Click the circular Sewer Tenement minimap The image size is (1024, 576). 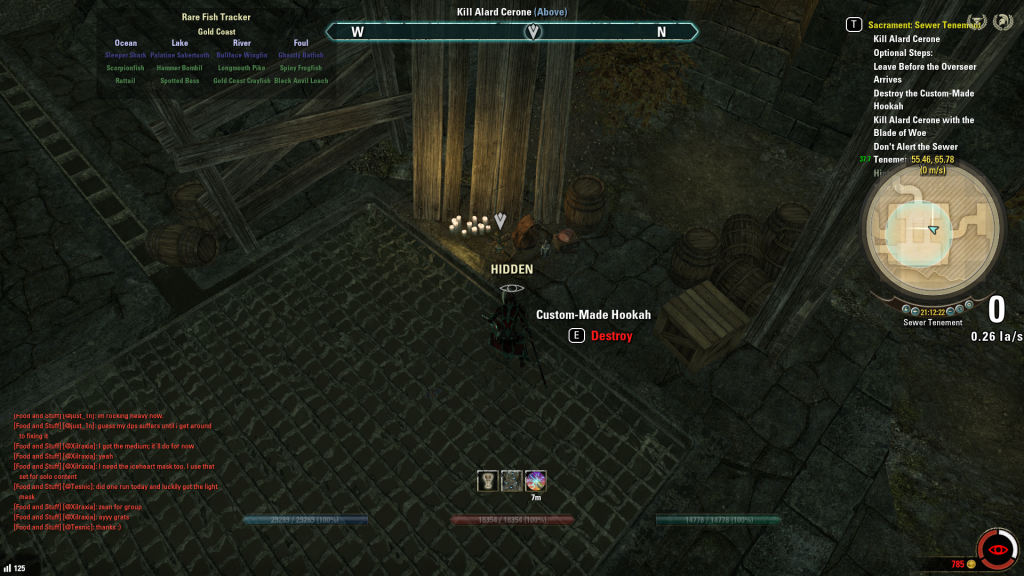pos(932,229)
